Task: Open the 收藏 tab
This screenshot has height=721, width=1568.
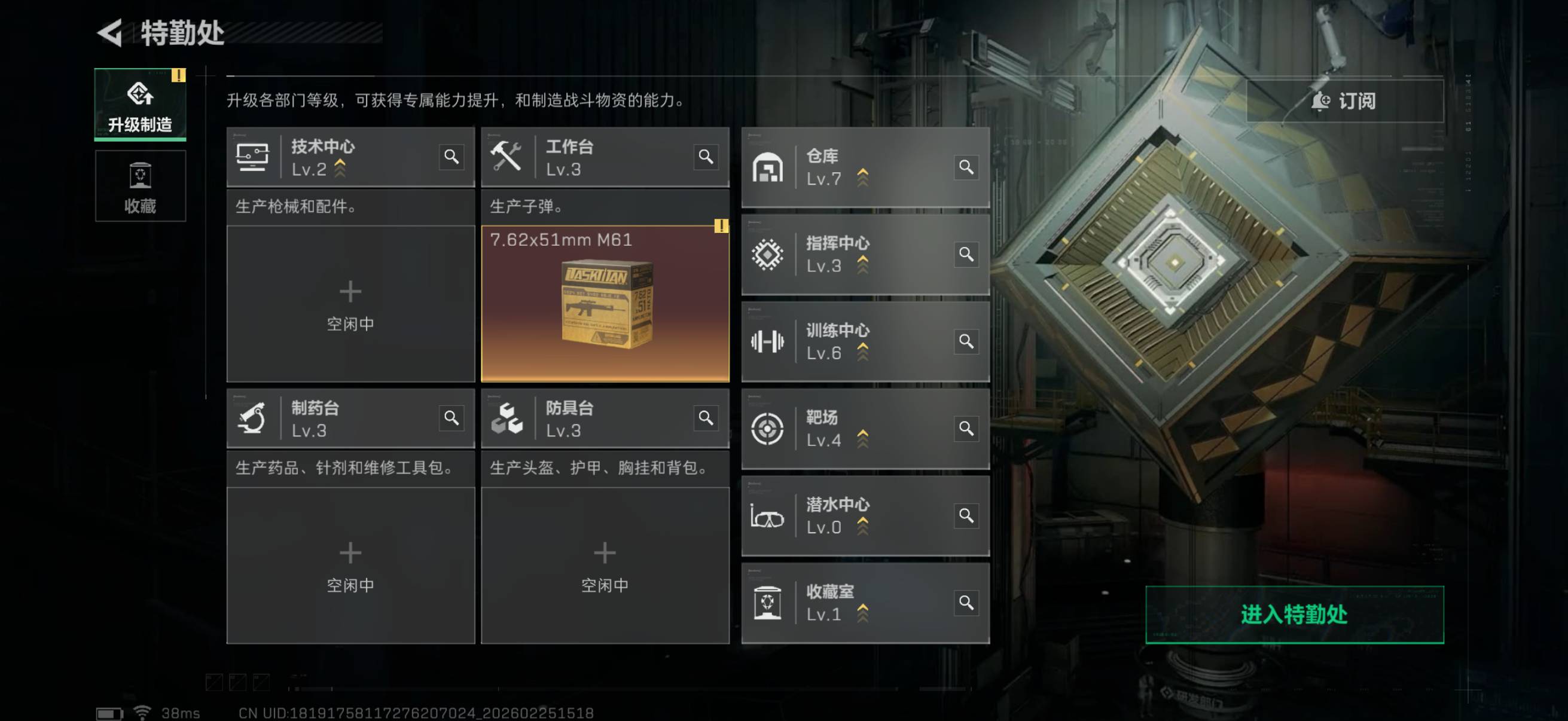Action: click(140, 186)
